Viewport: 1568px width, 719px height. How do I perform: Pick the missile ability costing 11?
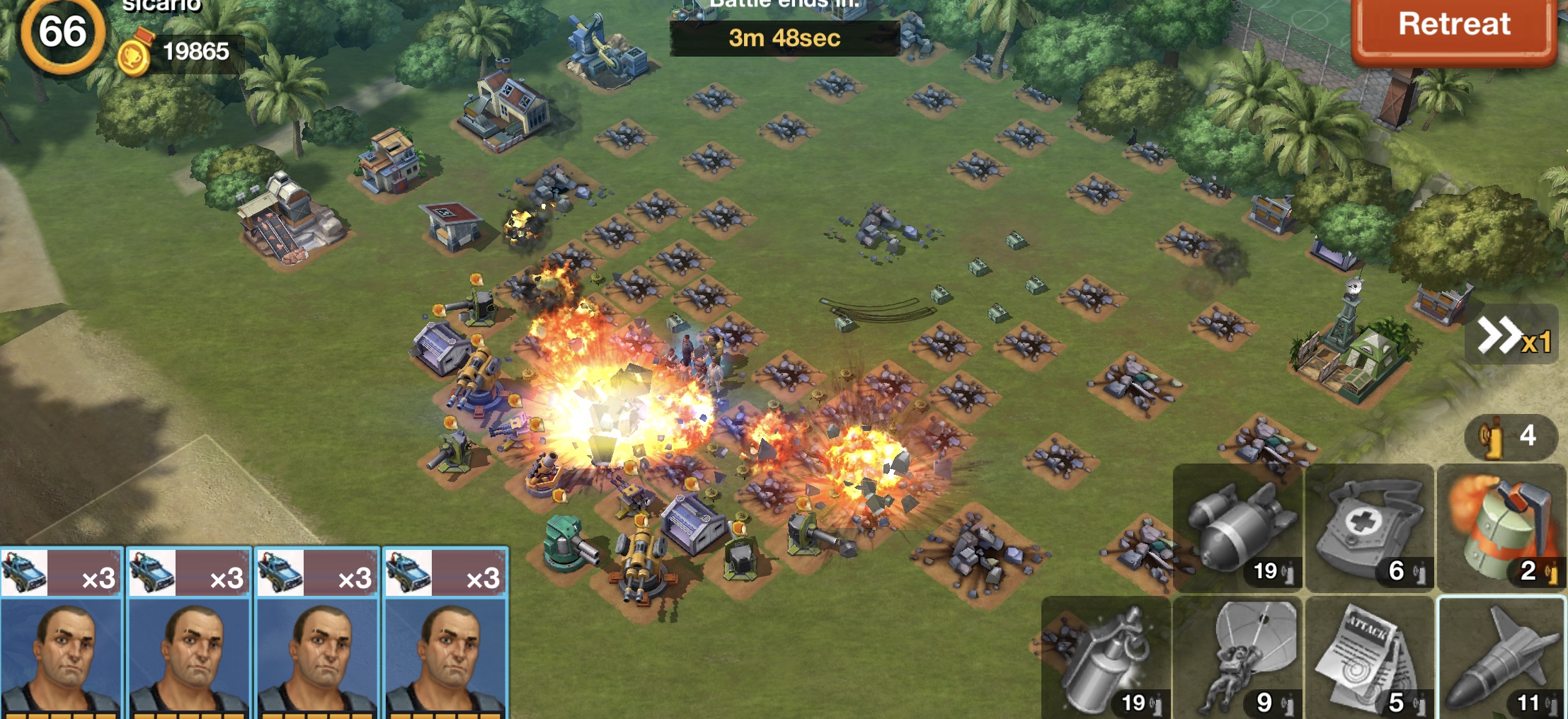pyautogui.click(x=1501, y=658)
